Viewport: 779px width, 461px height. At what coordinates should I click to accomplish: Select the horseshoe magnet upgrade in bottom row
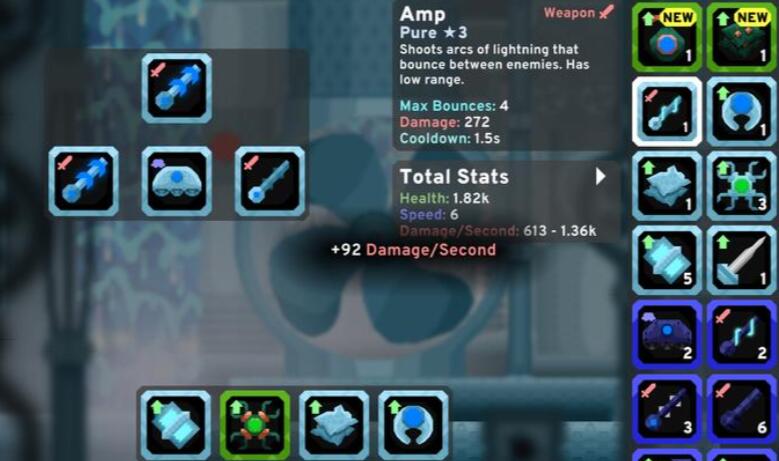click(414, 424)
